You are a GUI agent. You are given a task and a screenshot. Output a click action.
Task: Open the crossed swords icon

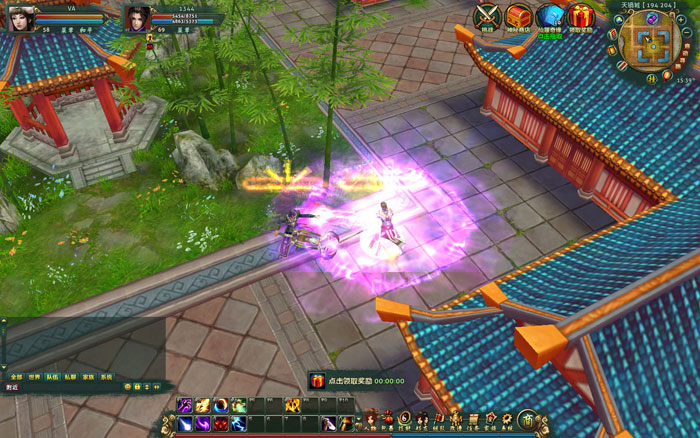pyautogui.click(x=487, y=16)
